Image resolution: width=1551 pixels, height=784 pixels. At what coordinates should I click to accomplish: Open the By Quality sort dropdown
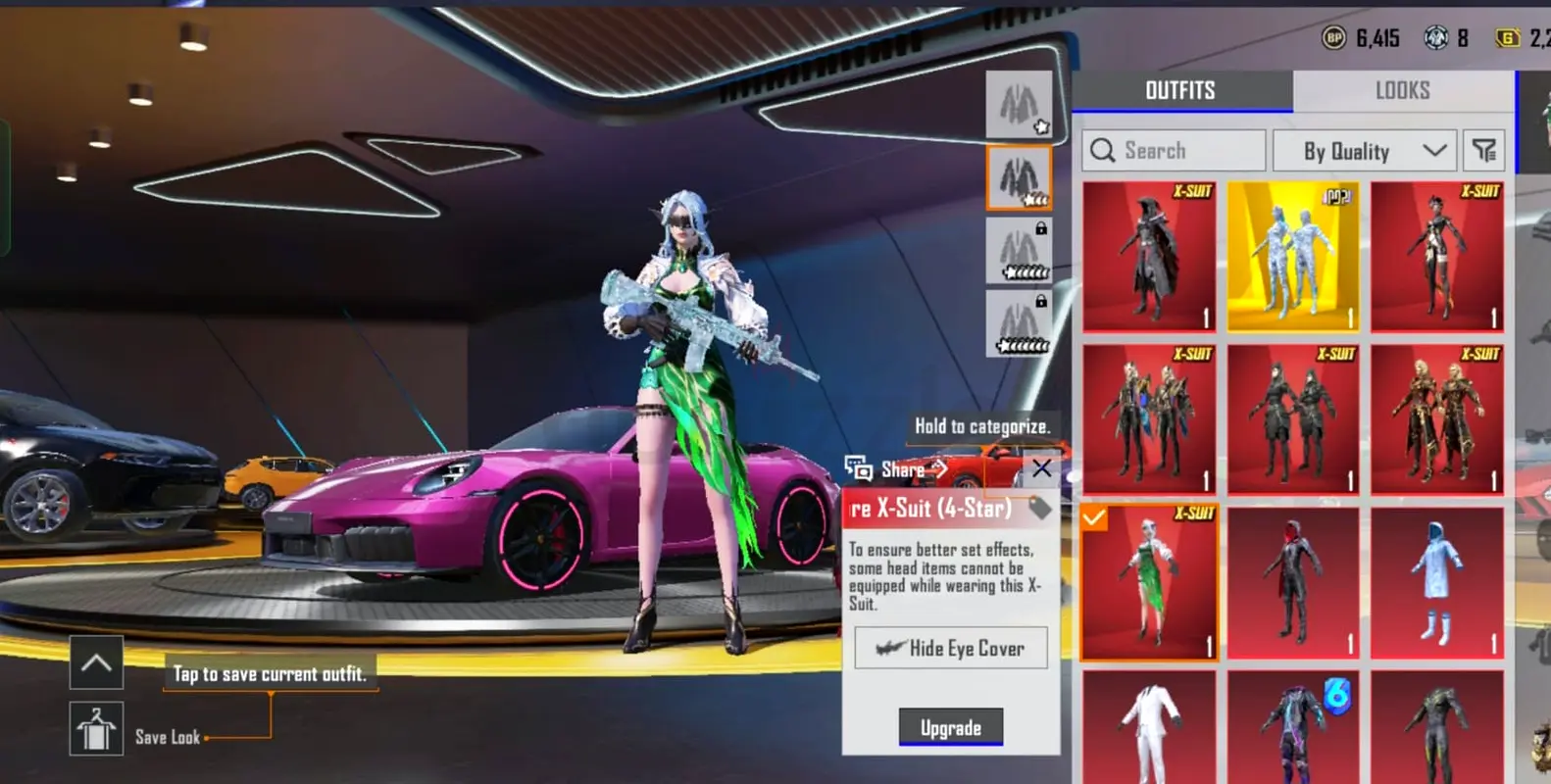pyautogui.click(x=1363, y=151)
